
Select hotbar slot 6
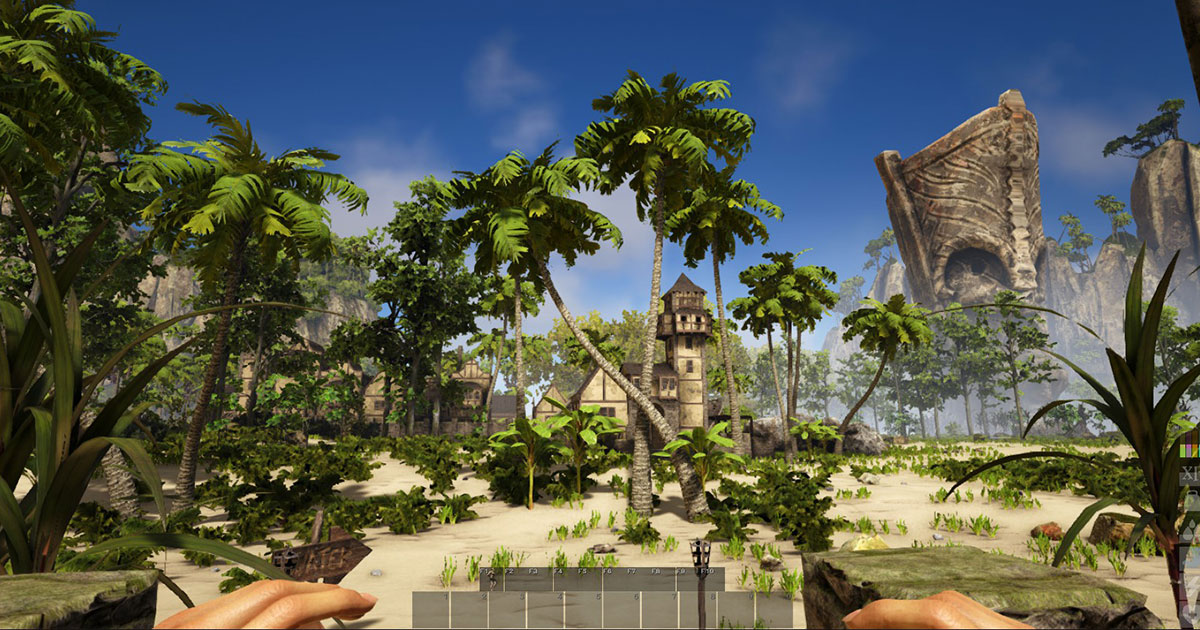point(622,609)
